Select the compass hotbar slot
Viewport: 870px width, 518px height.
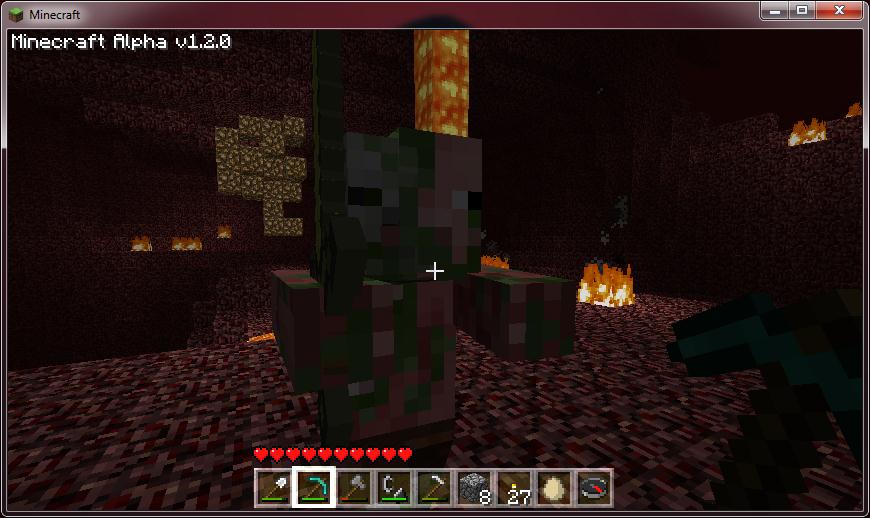click(x=593, y=487)
